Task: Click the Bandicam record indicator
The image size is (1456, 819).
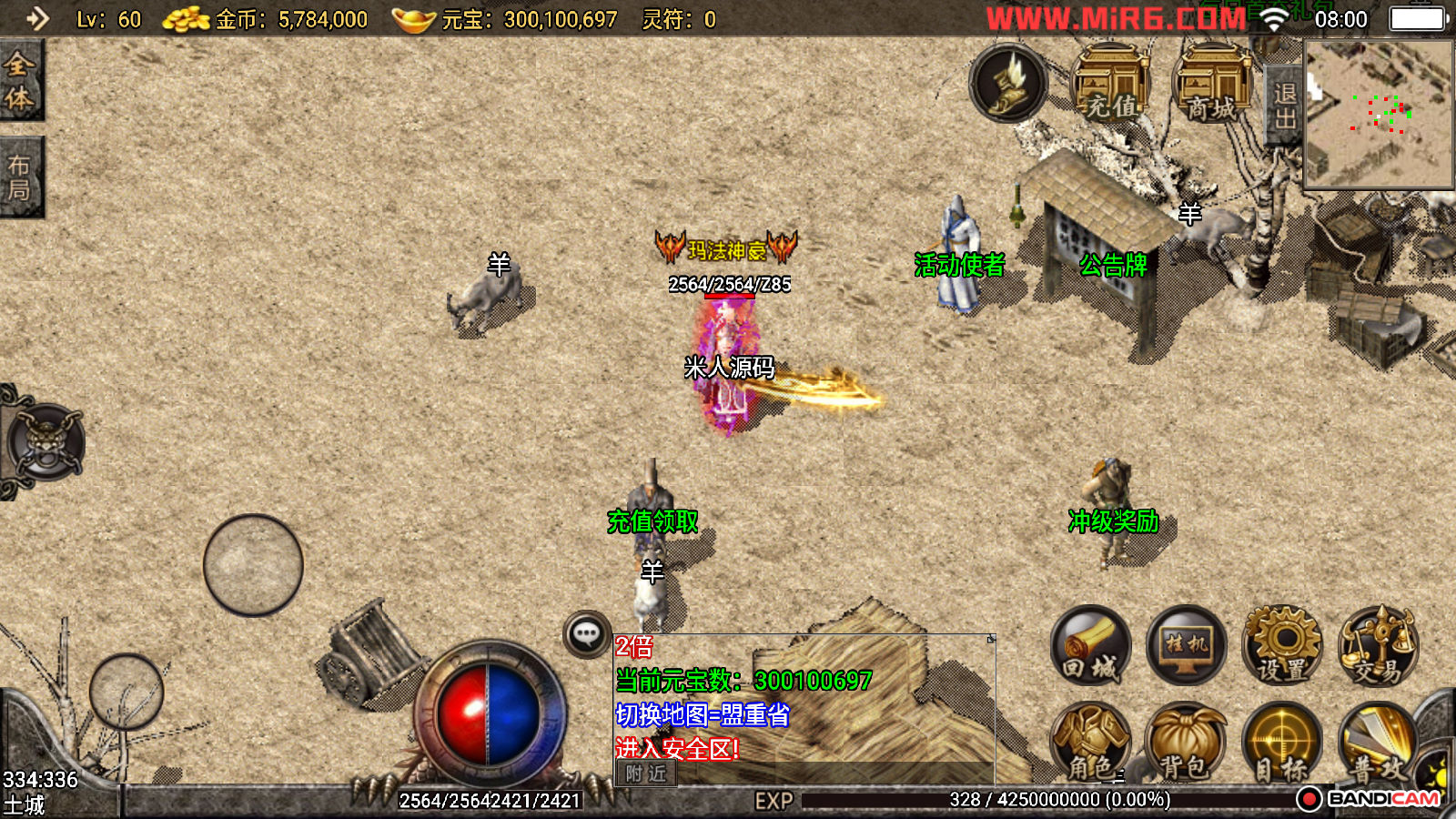Action: click(1309, 799)
